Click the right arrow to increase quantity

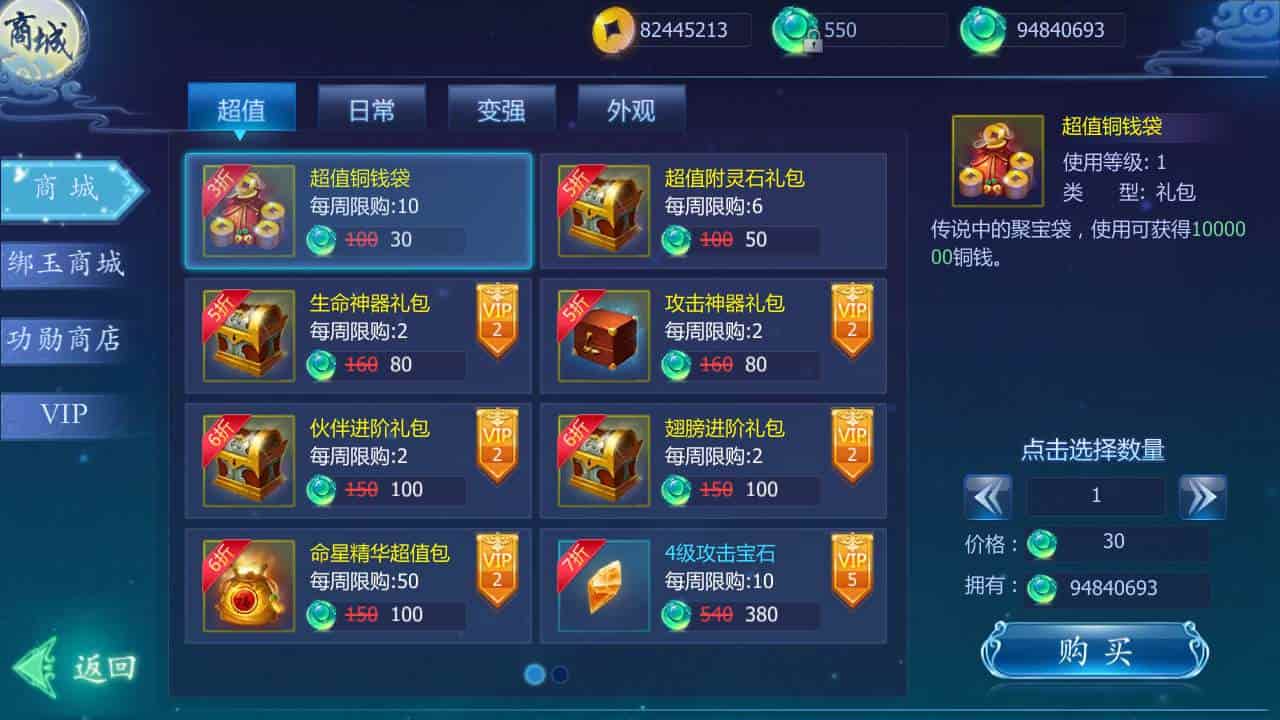point(1203,495)
